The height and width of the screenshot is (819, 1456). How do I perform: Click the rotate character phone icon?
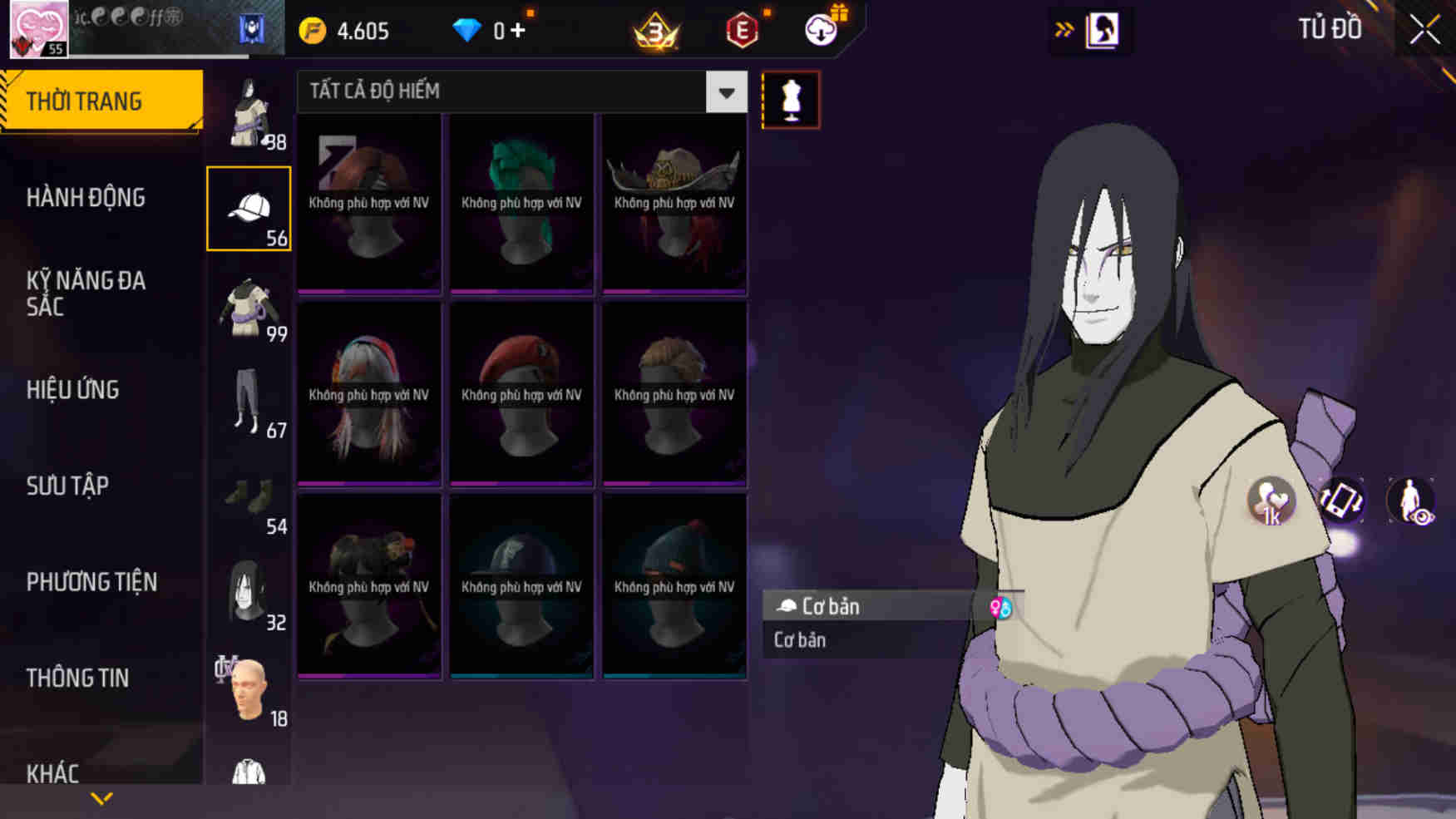point(1342,501)
